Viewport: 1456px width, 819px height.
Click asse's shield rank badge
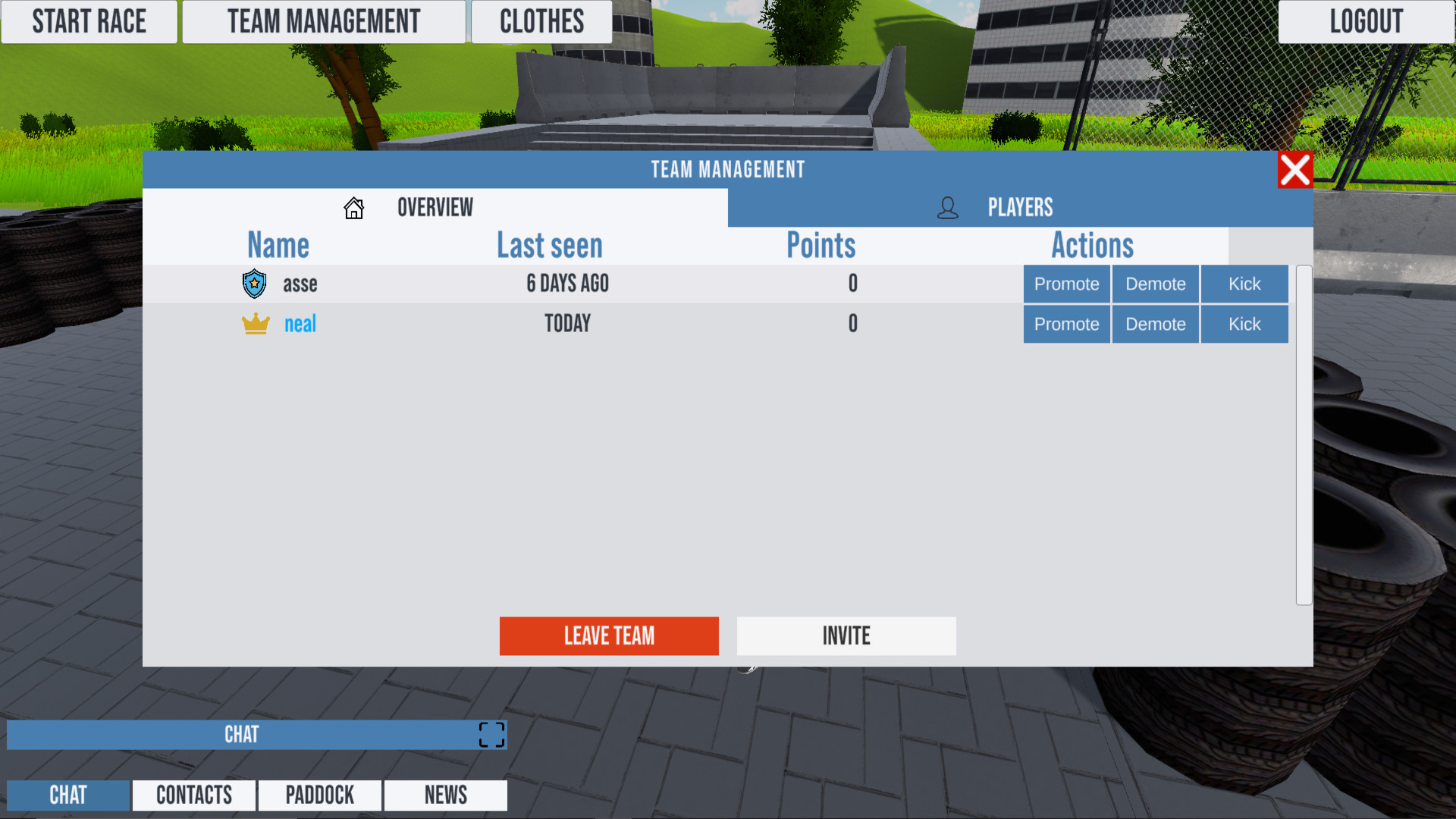click(x=254, y=284)
